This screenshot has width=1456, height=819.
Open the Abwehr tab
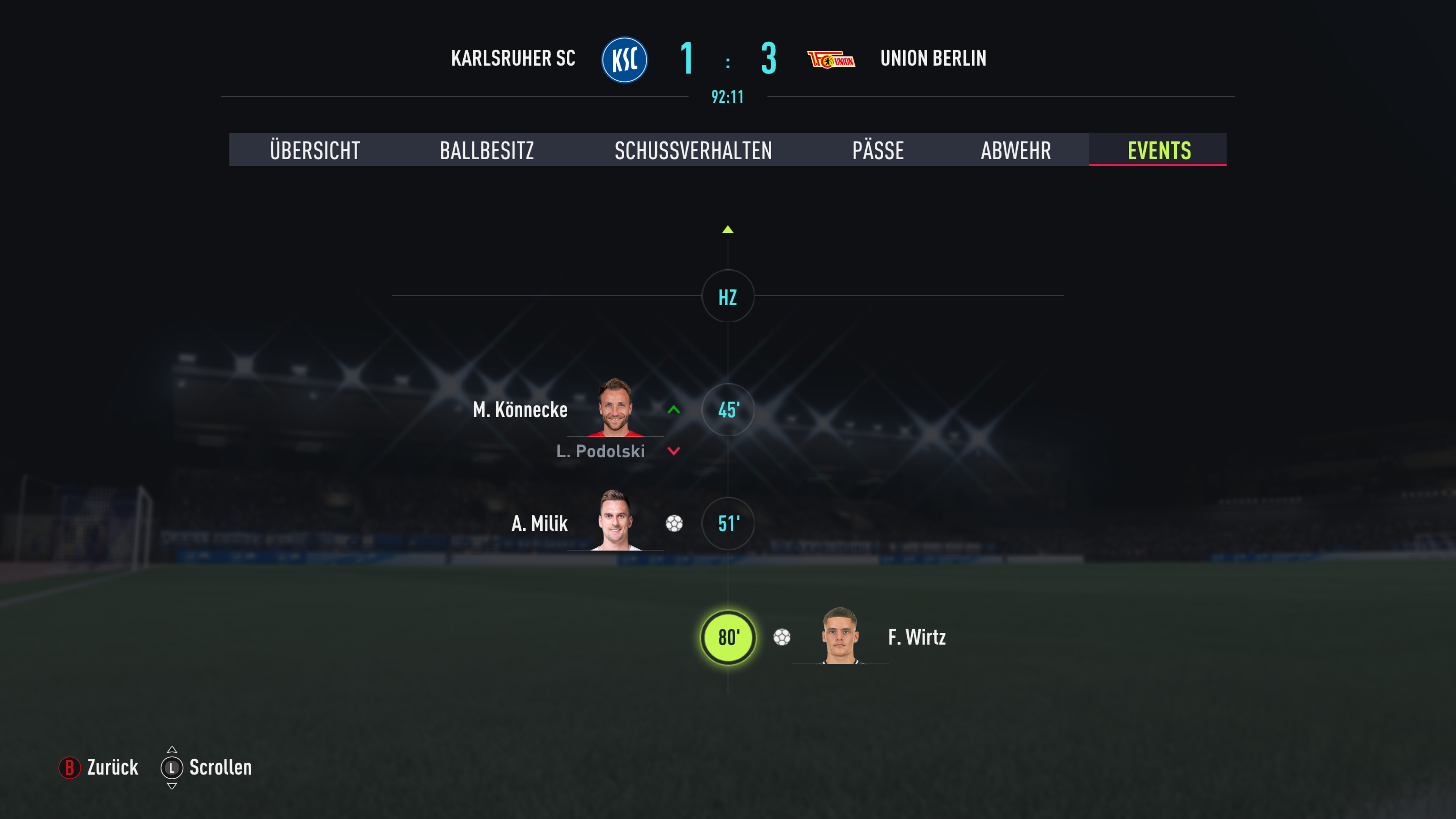point(1016,151)
